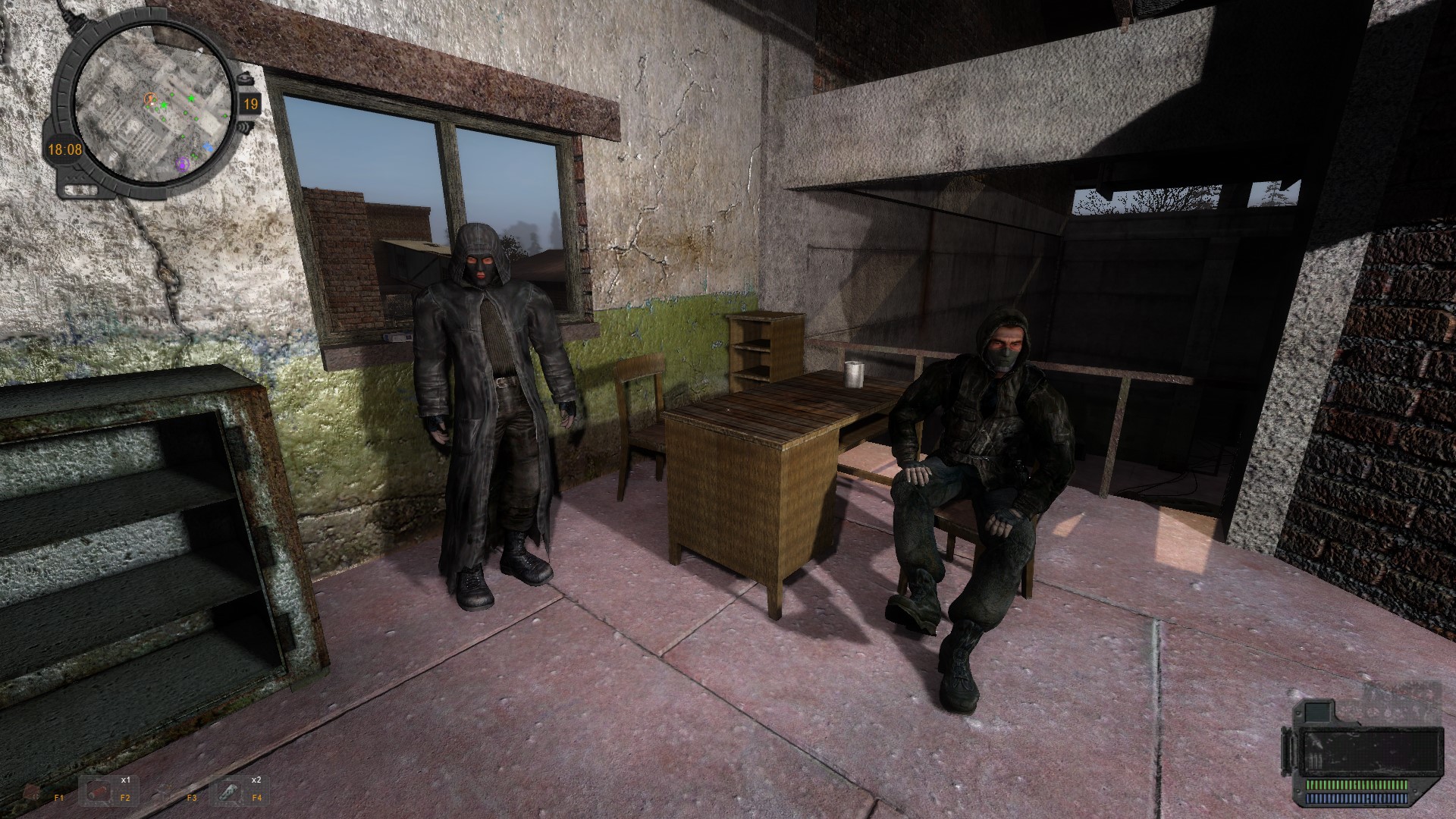Click the purple marker on the minimap

pyautogui.click(x=183, y=165)
